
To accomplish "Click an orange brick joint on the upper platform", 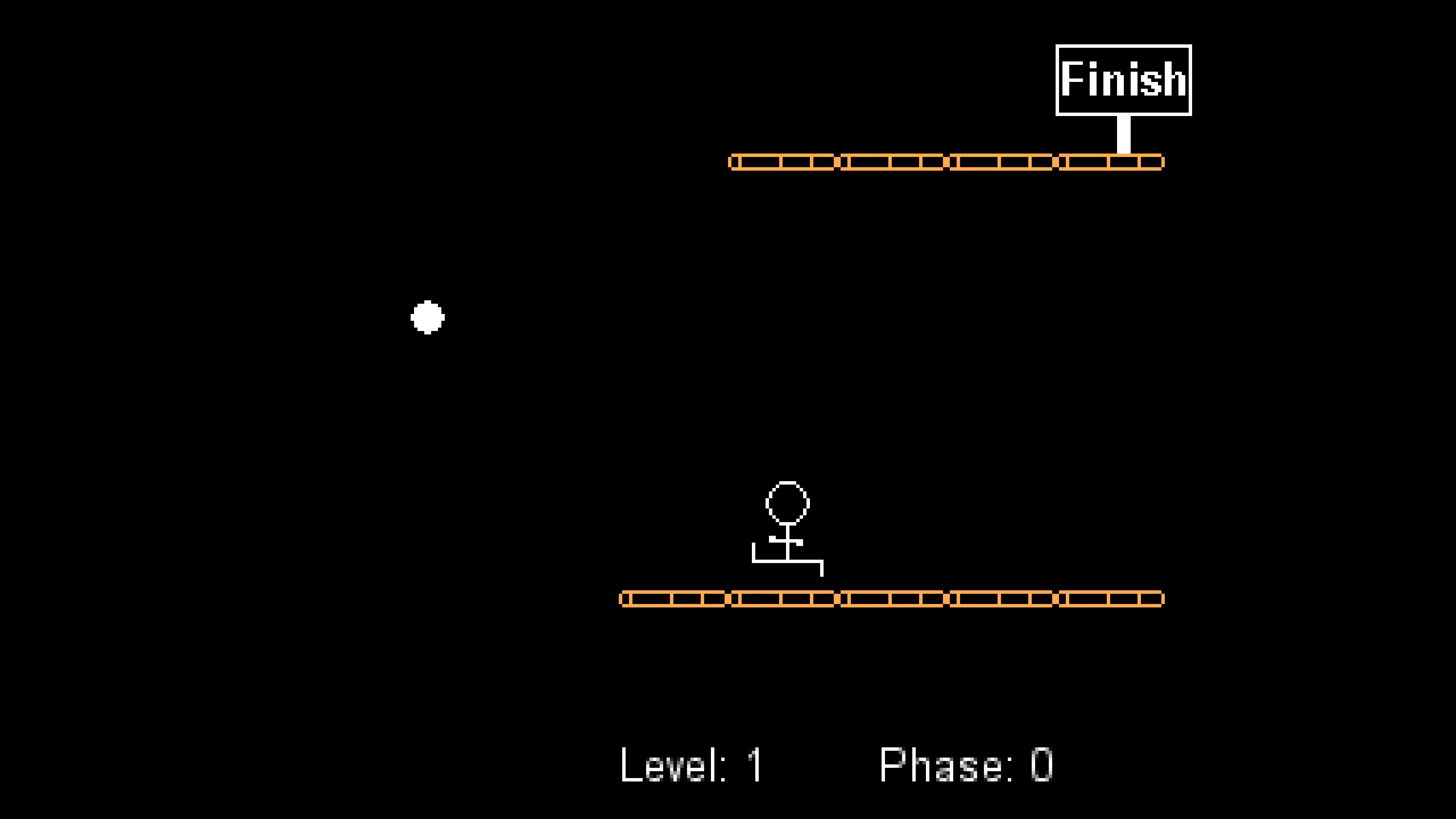I will point(836,163).
